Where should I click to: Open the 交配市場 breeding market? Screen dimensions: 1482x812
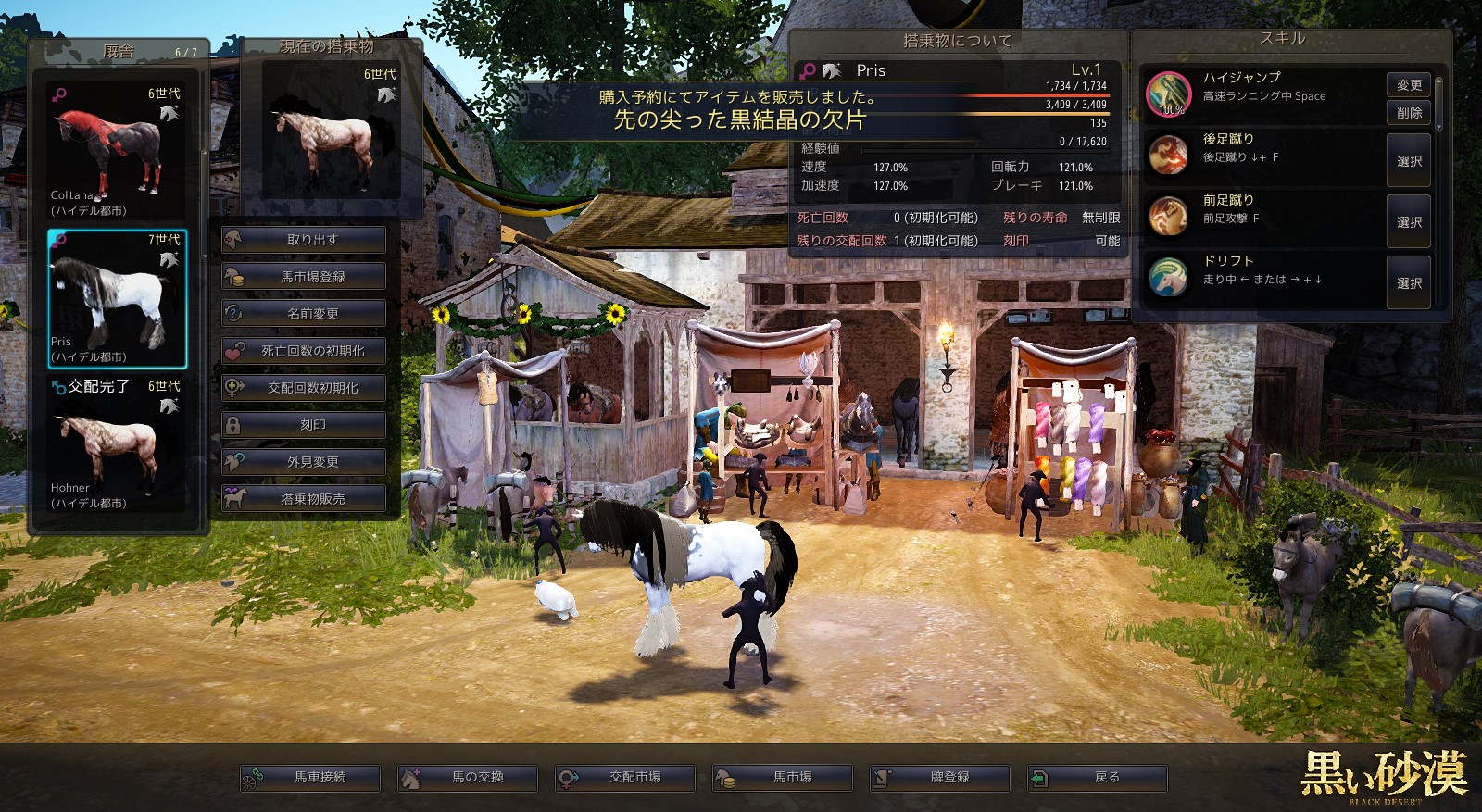point(625,778)
